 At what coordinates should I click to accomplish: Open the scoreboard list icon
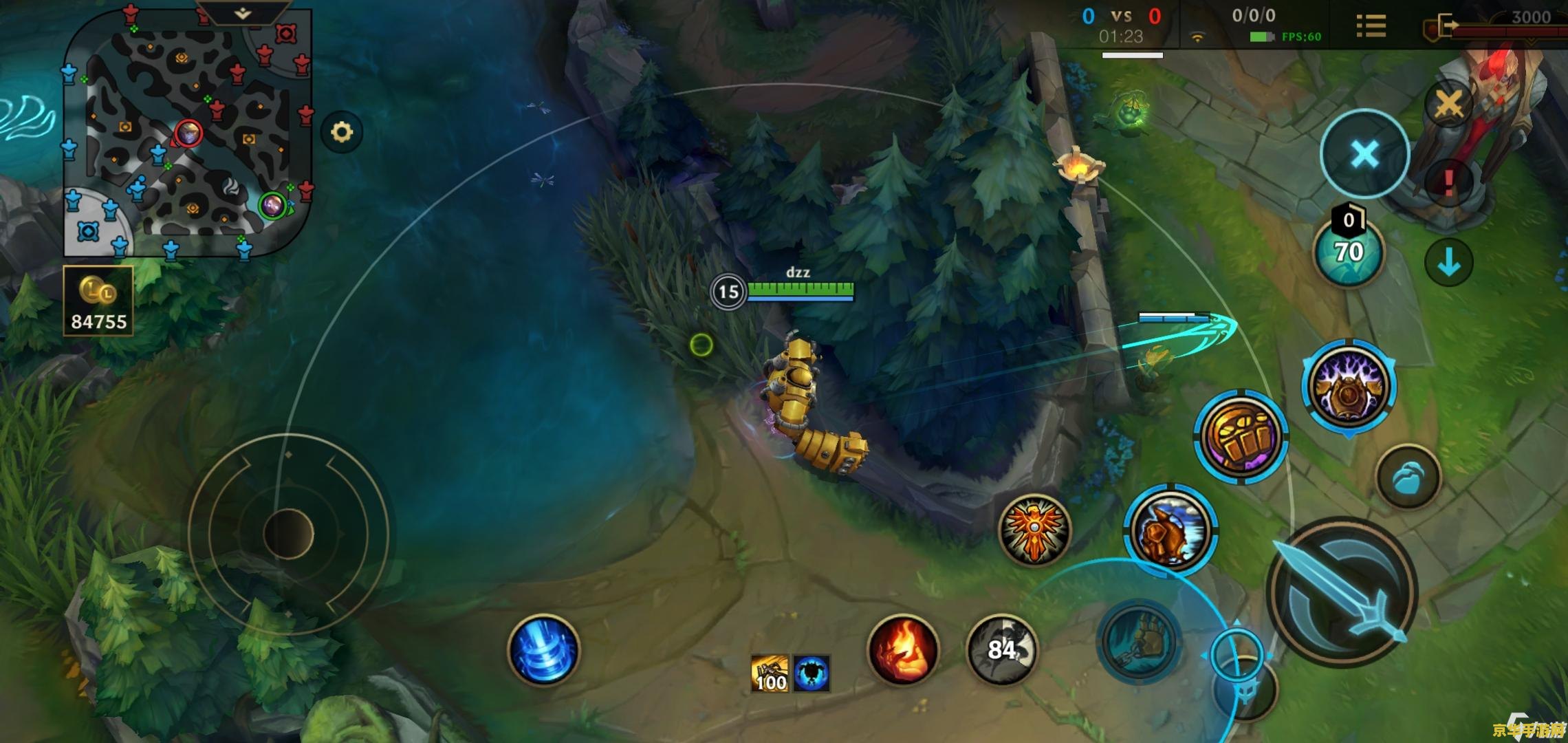(1371, 26)
